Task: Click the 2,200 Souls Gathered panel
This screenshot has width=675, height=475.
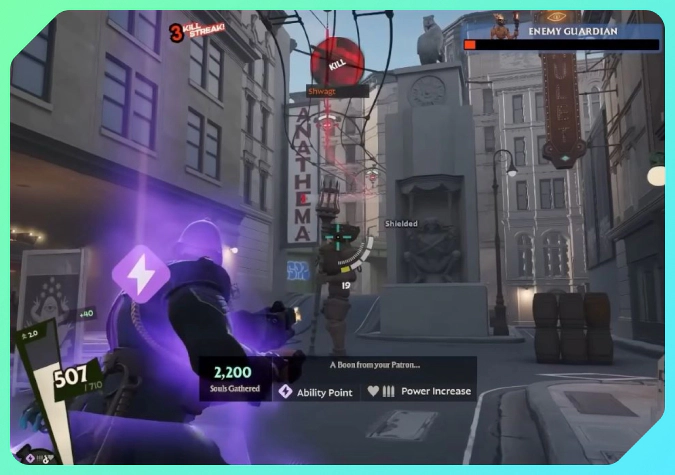Action: click(236, 380)
